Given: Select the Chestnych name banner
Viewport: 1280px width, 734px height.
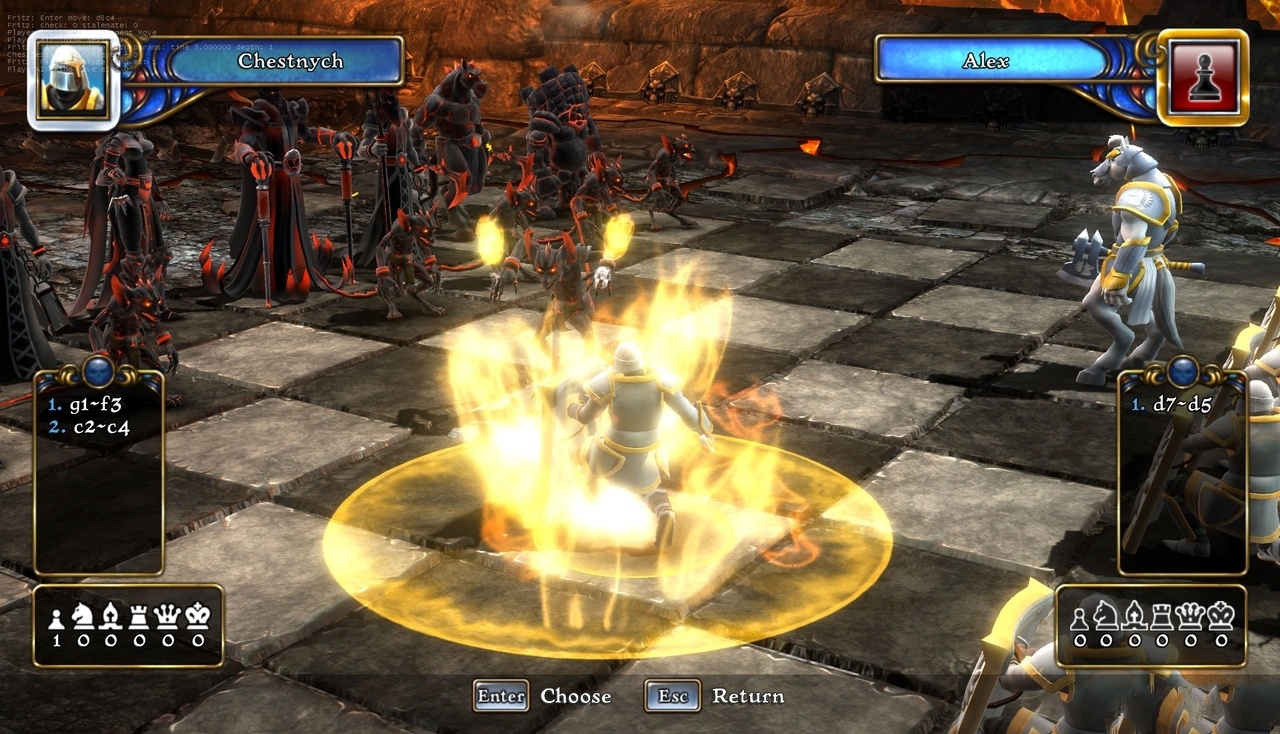Looking at the screenshot, I should click(x=289, y=61).
